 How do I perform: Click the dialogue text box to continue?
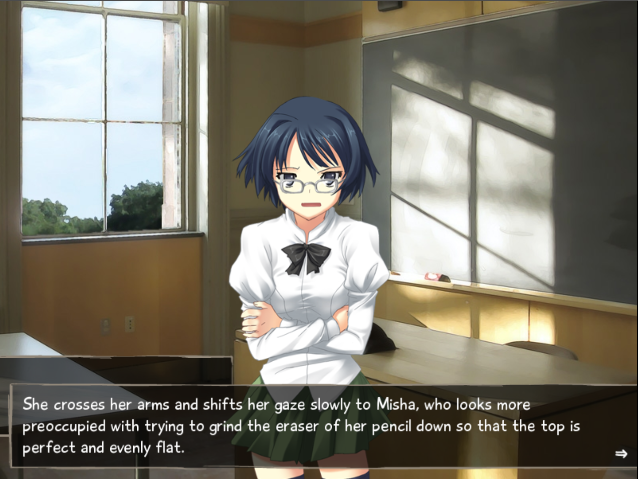[x=318, y=426]
